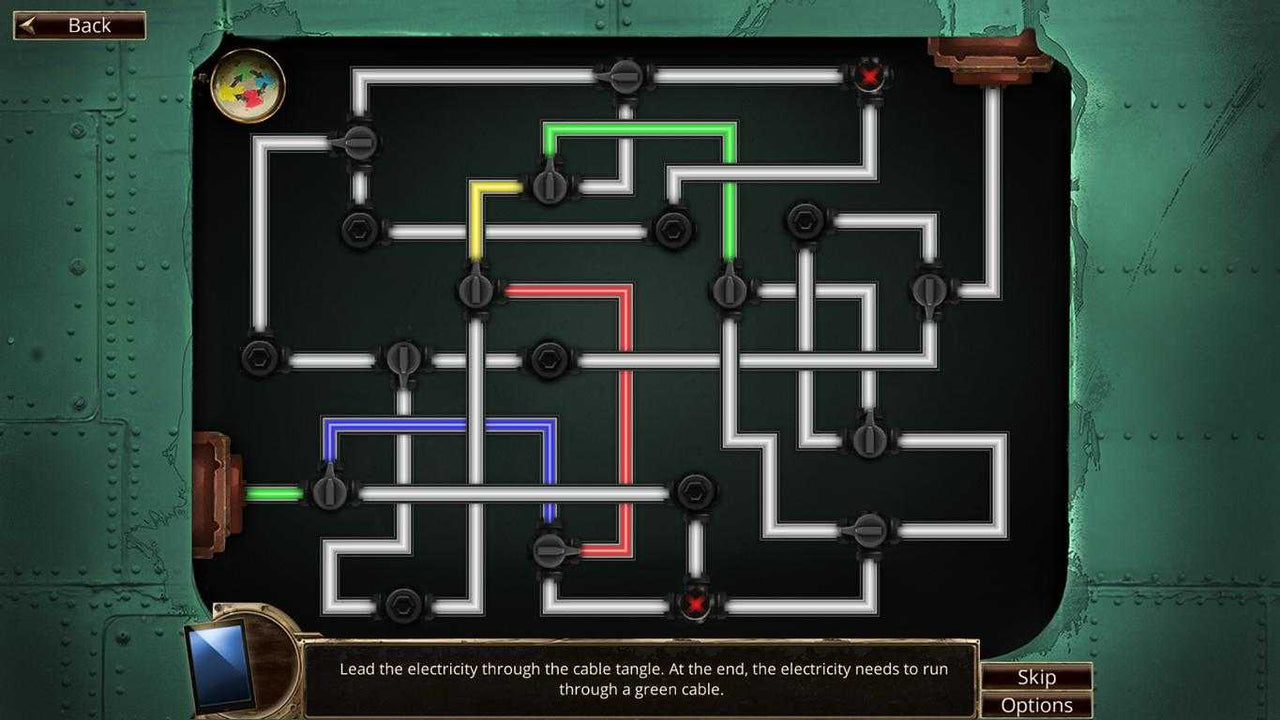Image resolution: width=1280 pixels, height=720 pixels.
Task: Go back using the Back button
Action: click(x=80, y=26)
